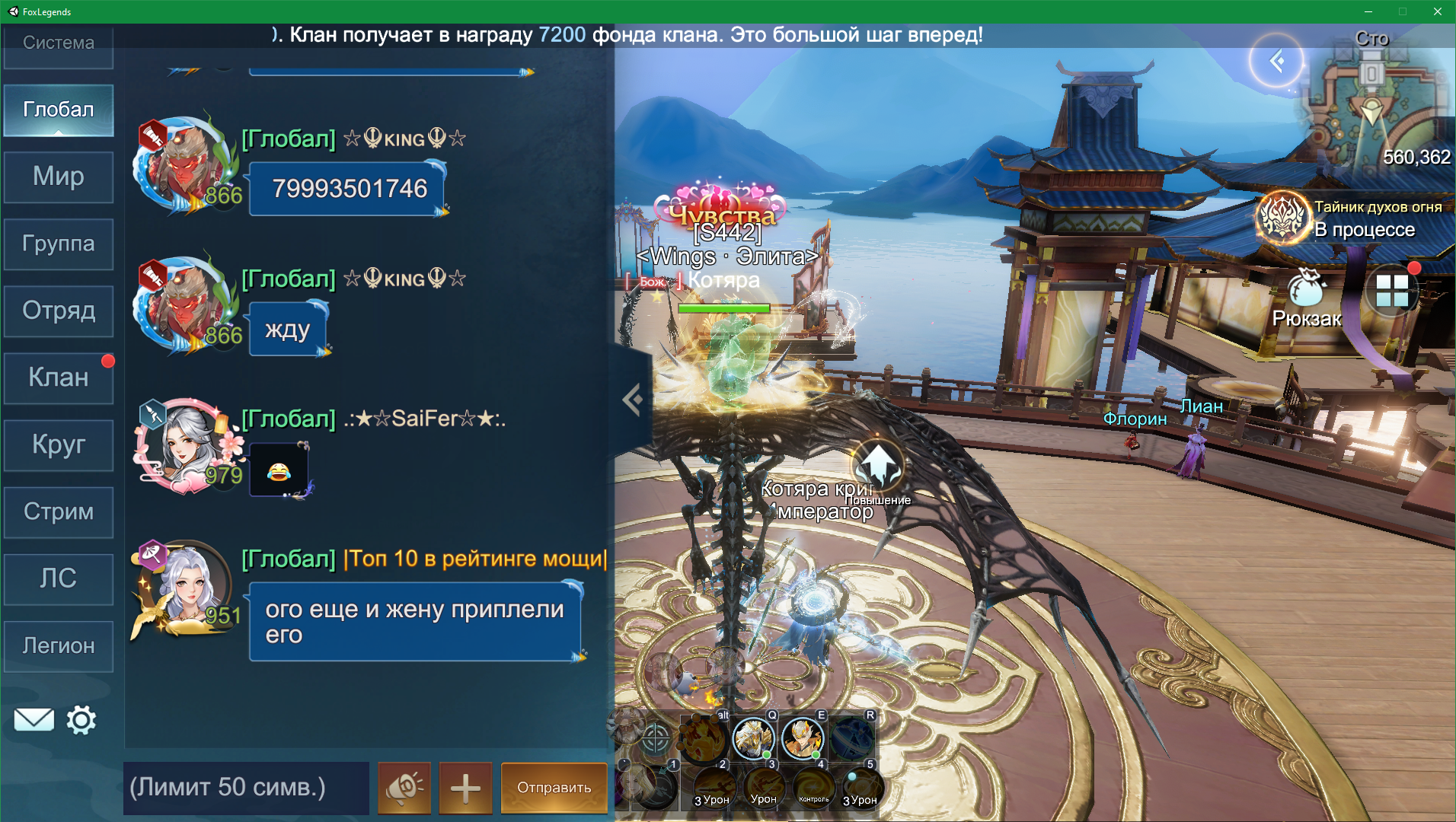This screenshot has width=1456, height=822.
Task: Click the plus attachment button
Action: click(x=465, y=788)
